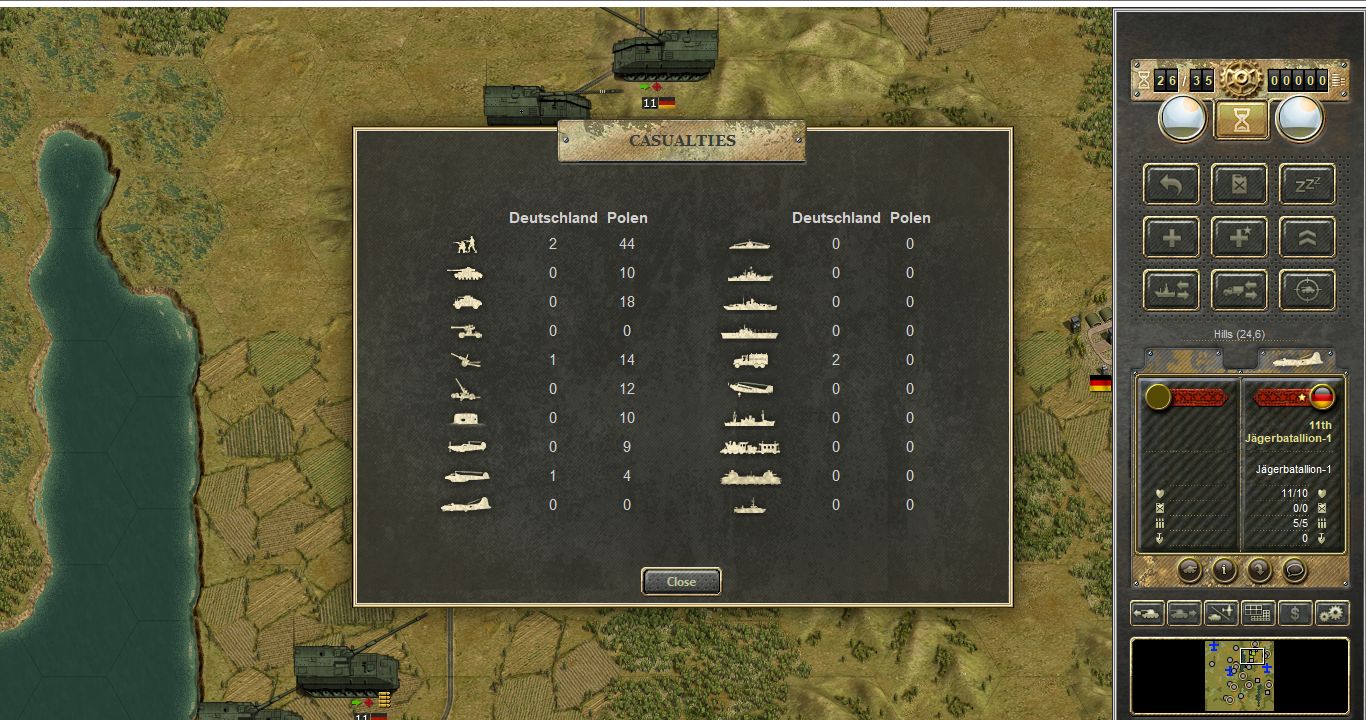The height and width of the screenshot is (720, 1366).
Task: Click the truck mount/dismount button
Action: pyautogui.click(x=1240, y=290)
